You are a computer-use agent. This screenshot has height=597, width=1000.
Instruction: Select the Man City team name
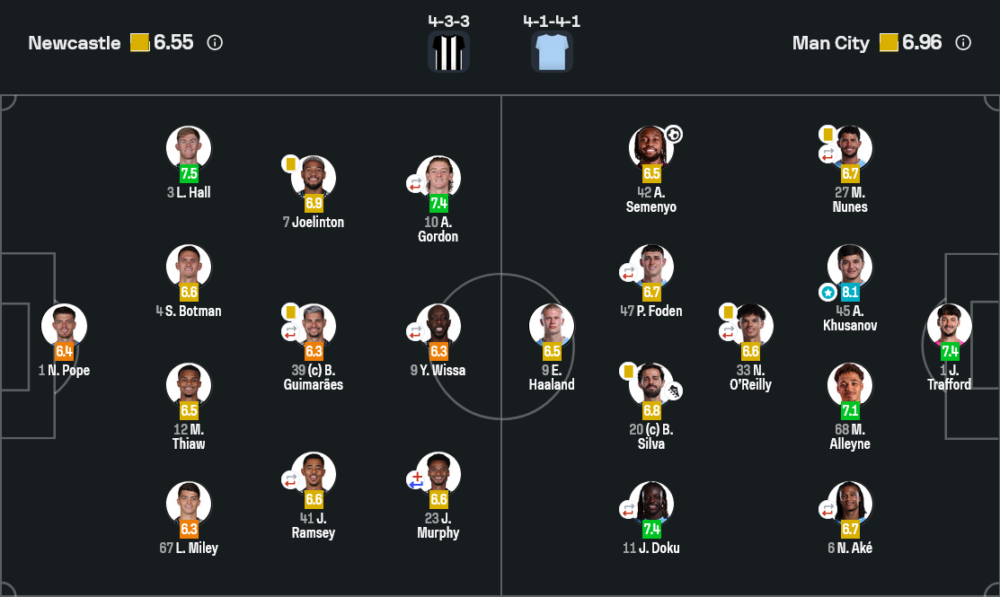[830, 43]
